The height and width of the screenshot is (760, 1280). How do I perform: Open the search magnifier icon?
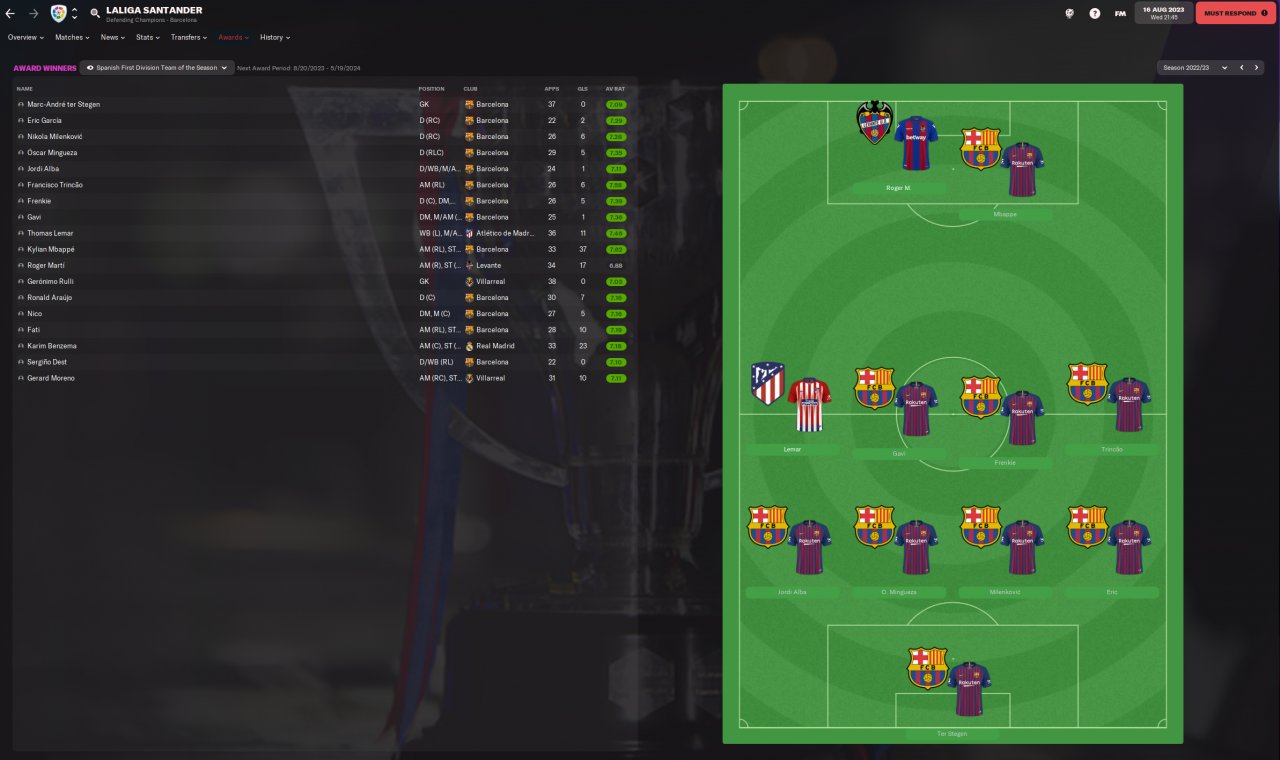[x=95, y=13]
